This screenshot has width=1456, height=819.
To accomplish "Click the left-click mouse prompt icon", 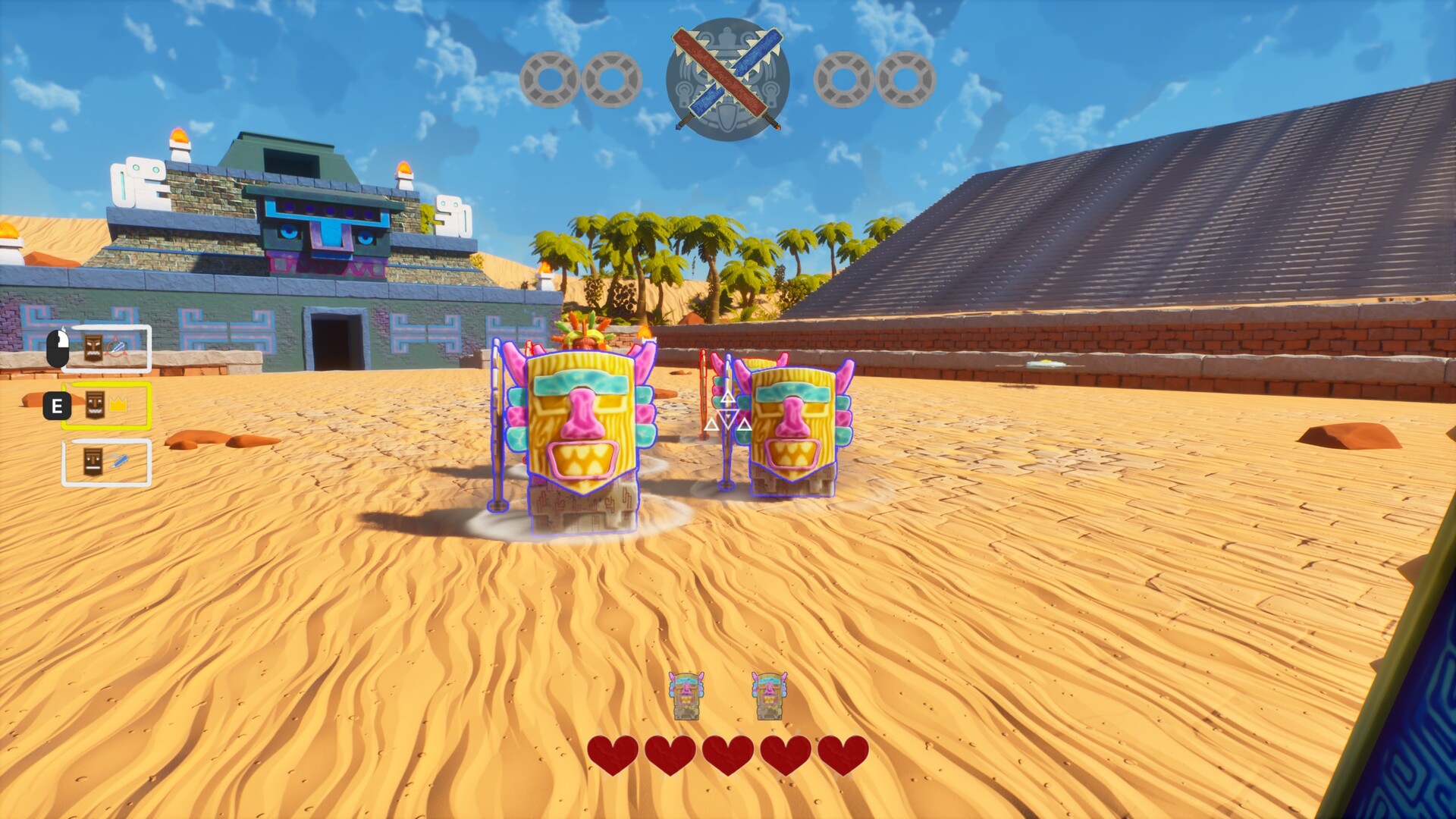I will [58, 347].
